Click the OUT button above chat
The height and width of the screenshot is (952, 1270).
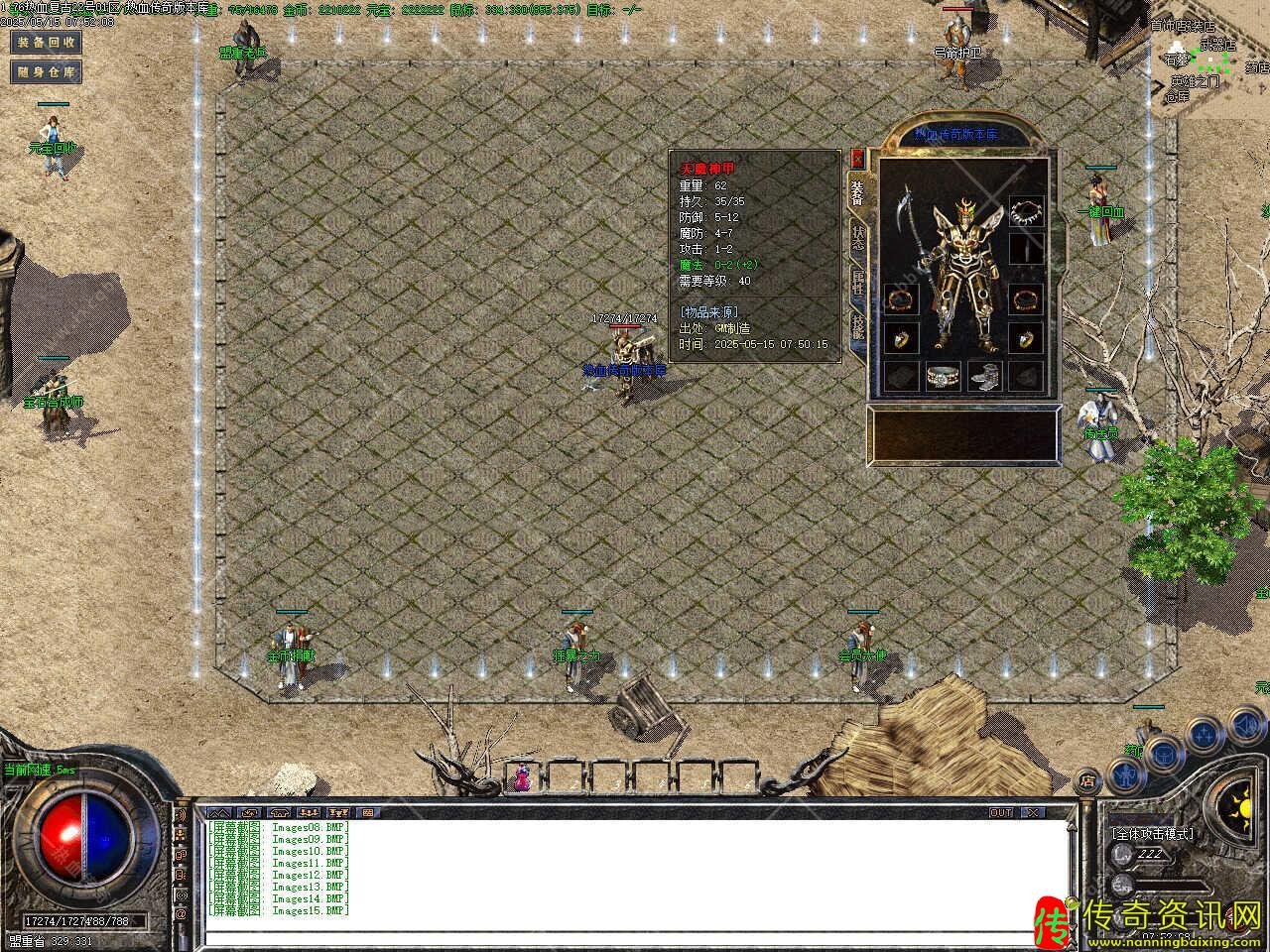tap(1000, 812)
